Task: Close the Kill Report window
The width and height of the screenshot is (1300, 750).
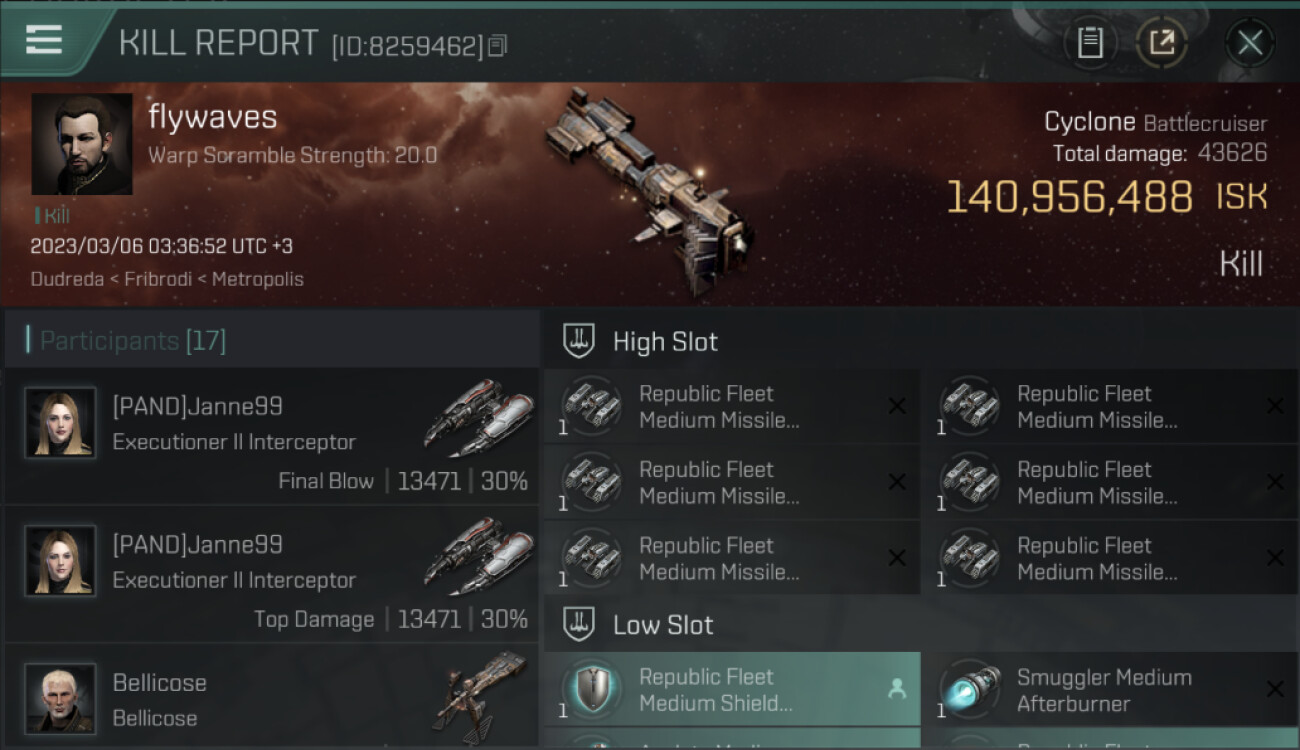Action: point(1249,43)
